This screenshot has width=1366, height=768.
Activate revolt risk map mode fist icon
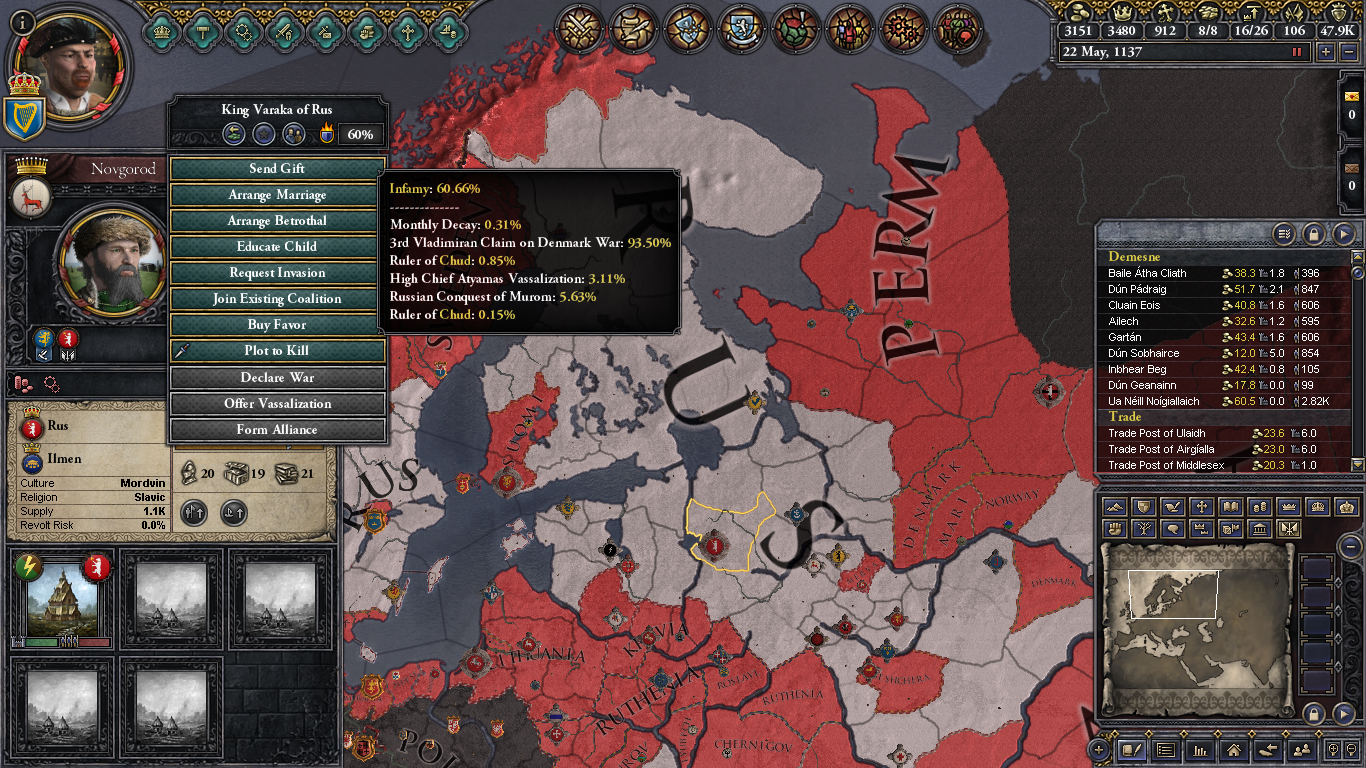click(x=1114, y=529)
